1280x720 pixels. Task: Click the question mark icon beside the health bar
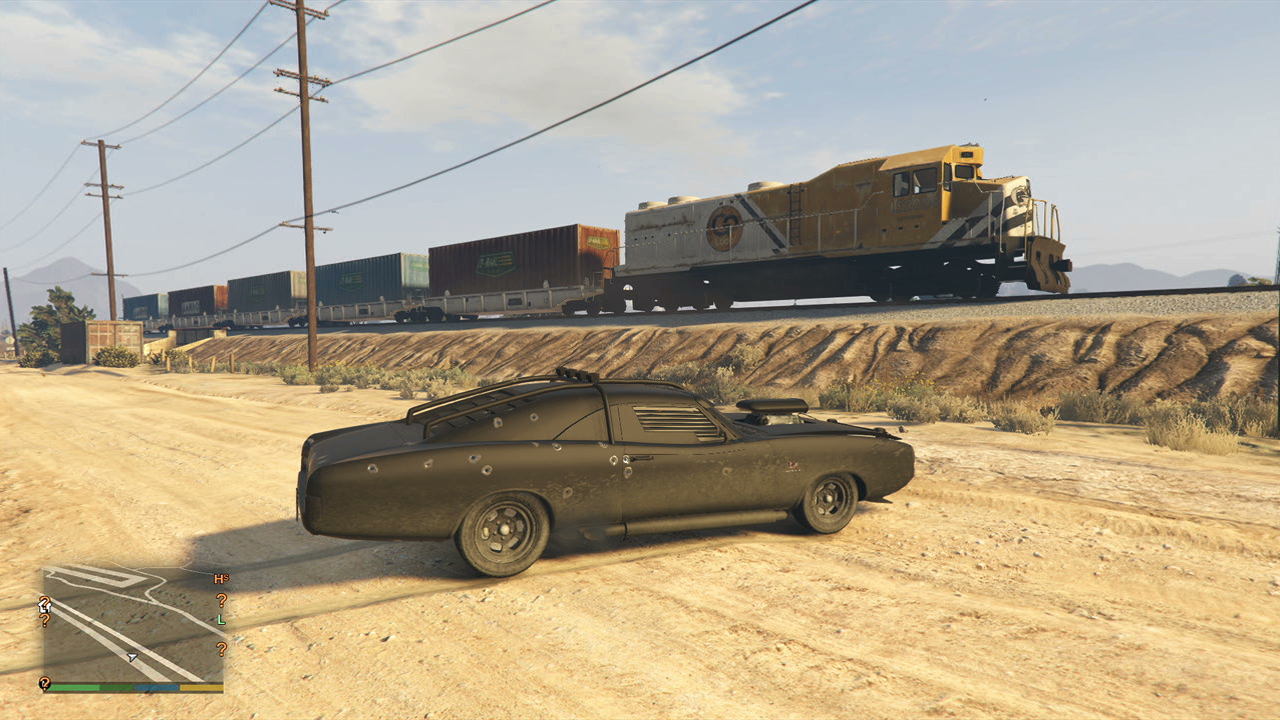tap(45, 685)
